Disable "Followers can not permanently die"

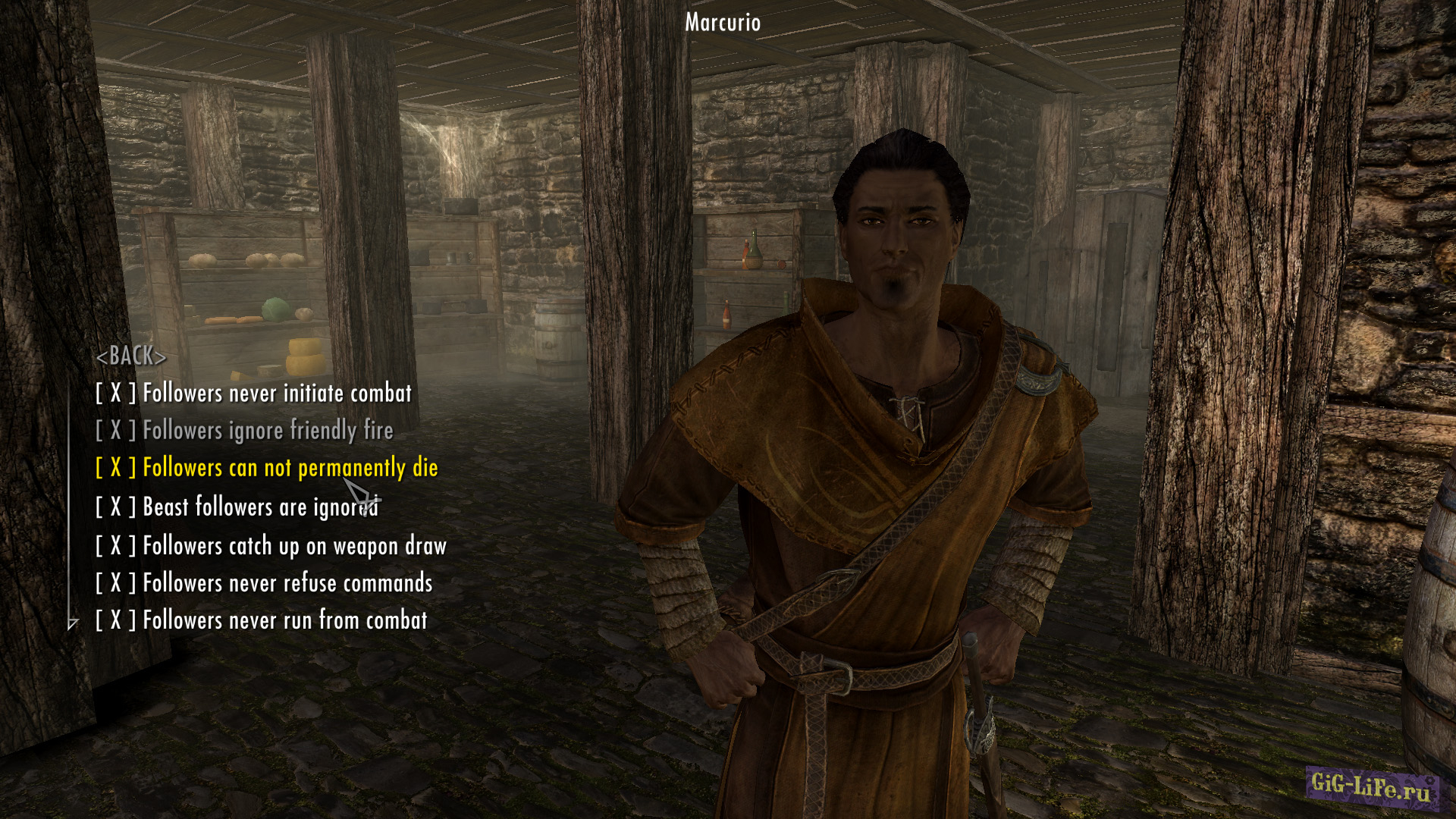click(269, 468)
